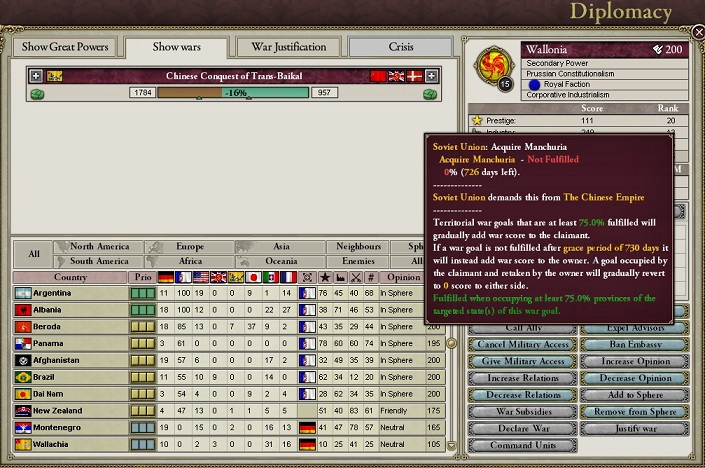The width and height of the screenshot is (705, 468).
Task: Open the Command Units action
Action: 525,446
